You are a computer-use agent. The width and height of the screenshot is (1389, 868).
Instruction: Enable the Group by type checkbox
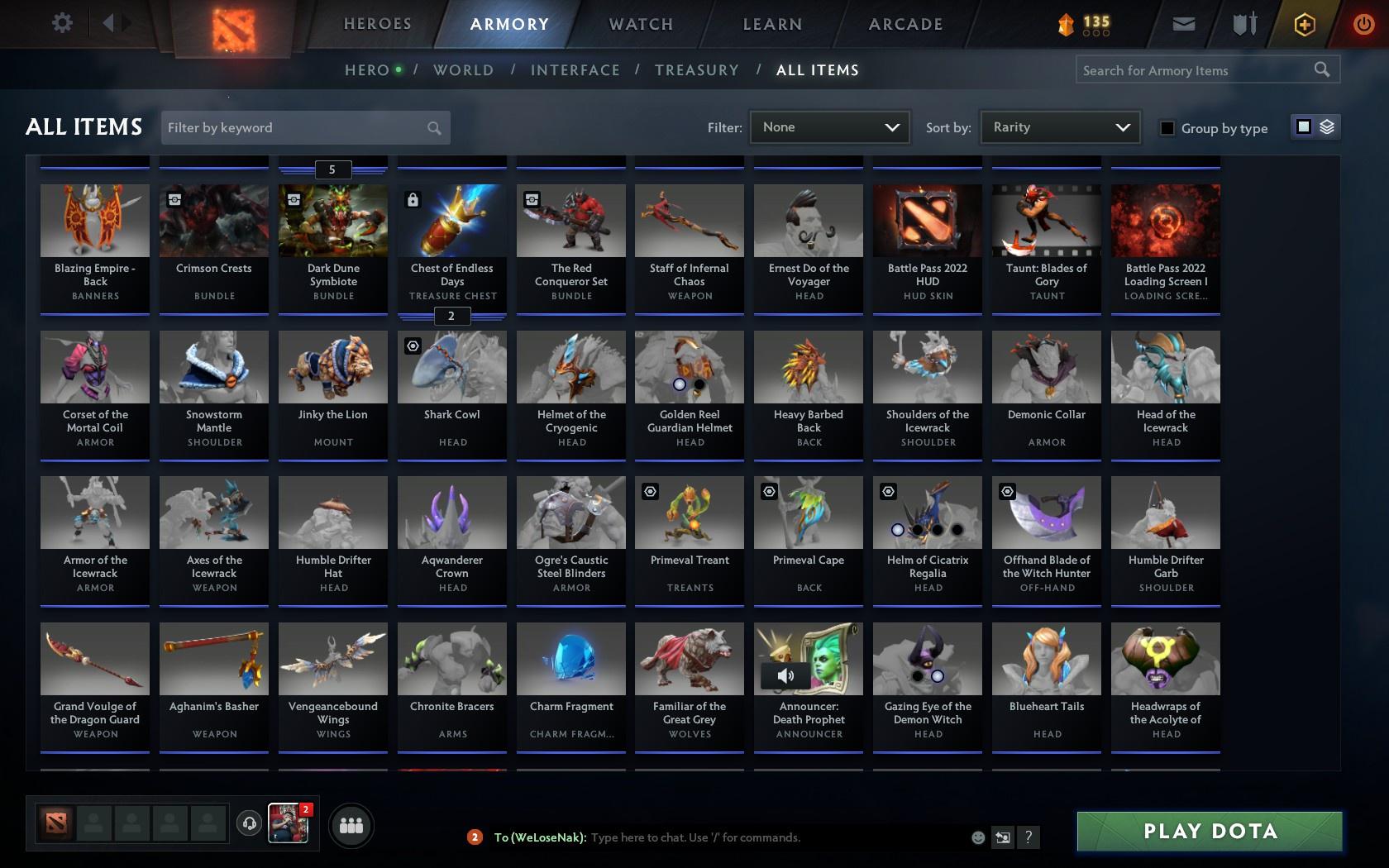click(x=1166, y=128)
